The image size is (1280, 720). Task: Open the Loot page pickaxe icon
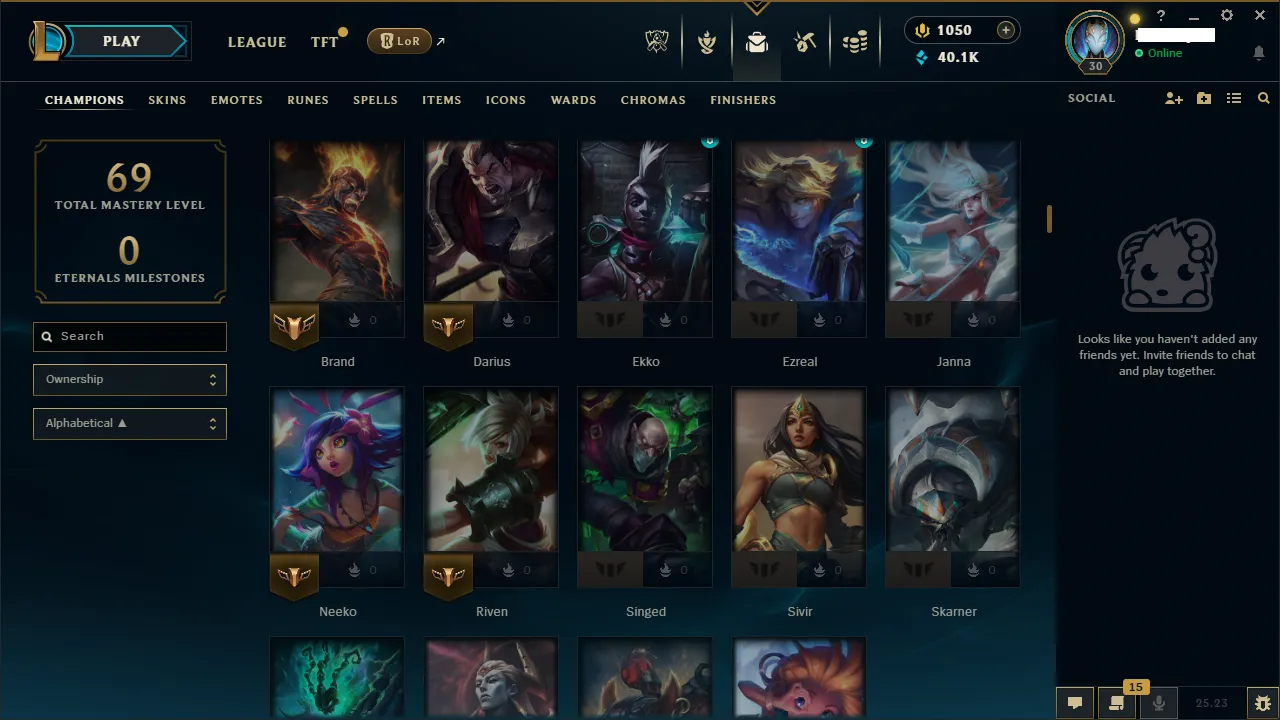pyautogui.click(x=805, y=41)
